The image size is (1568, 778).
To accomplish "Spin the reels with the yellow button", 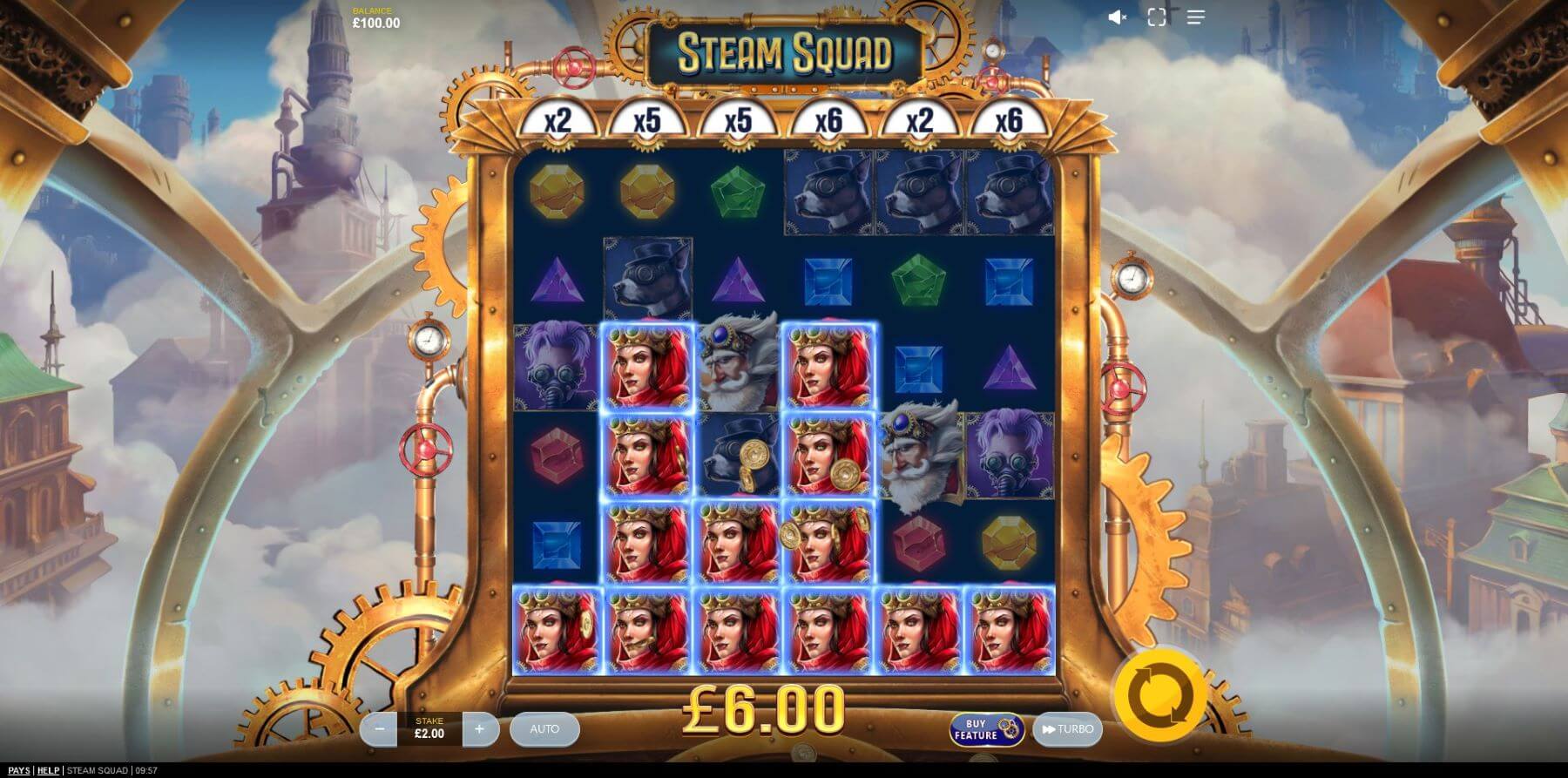I will tap(1159, 695).
